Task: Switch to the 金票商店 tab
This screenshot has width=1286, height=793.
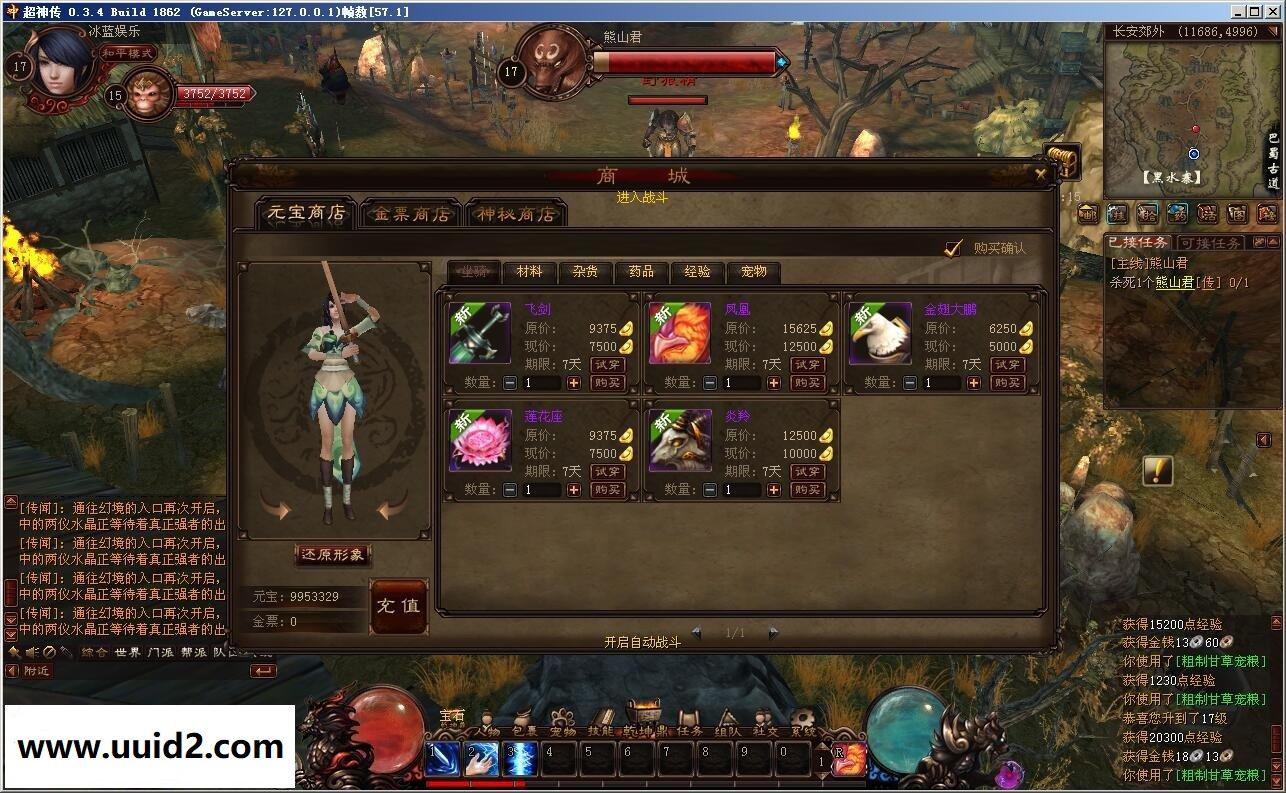Action: point(412,214)
